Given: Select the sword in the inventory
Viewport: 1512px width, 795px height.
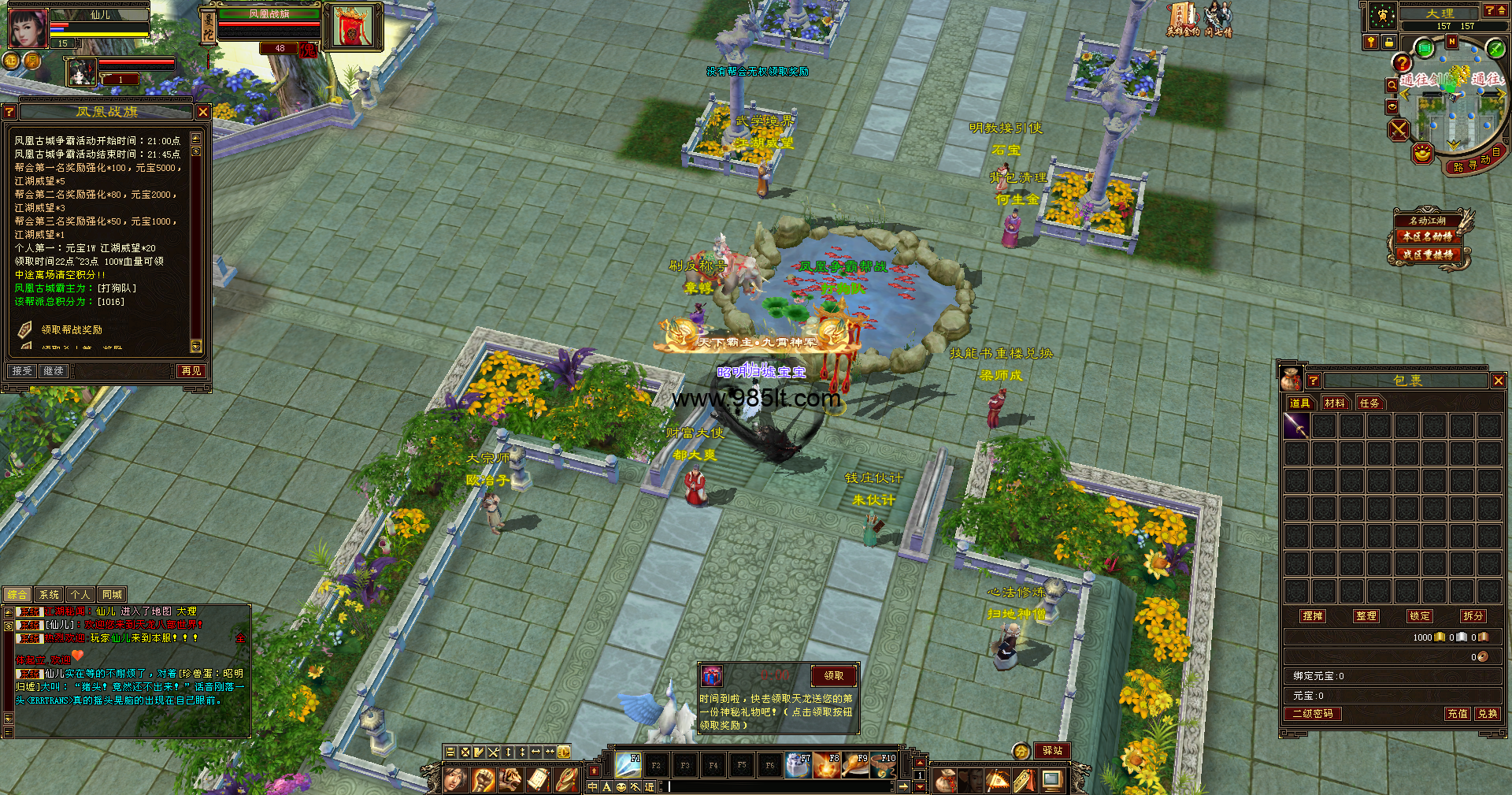Looking at the screenshot, I should (1296, 426).
